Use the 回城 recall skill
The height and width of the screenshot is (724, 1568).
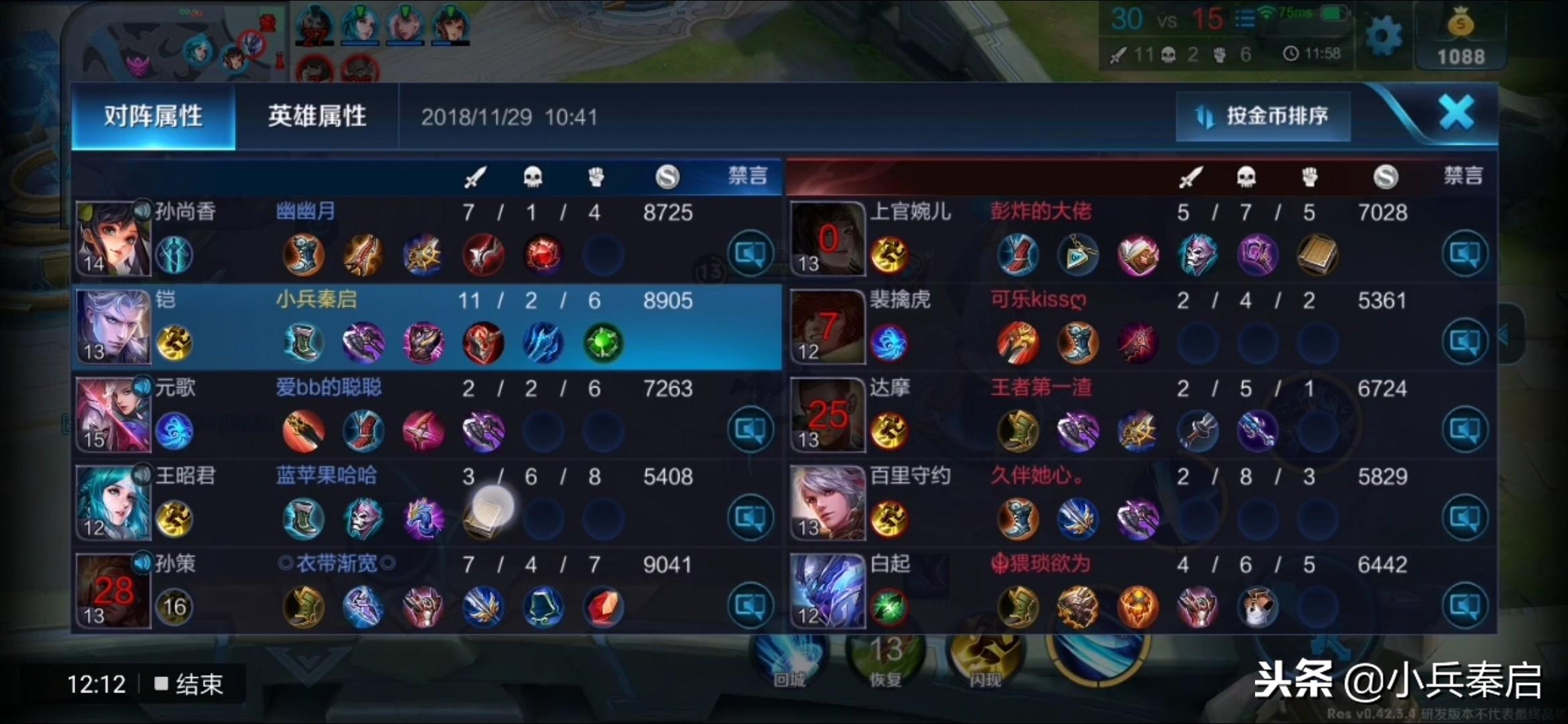point(789,657)
